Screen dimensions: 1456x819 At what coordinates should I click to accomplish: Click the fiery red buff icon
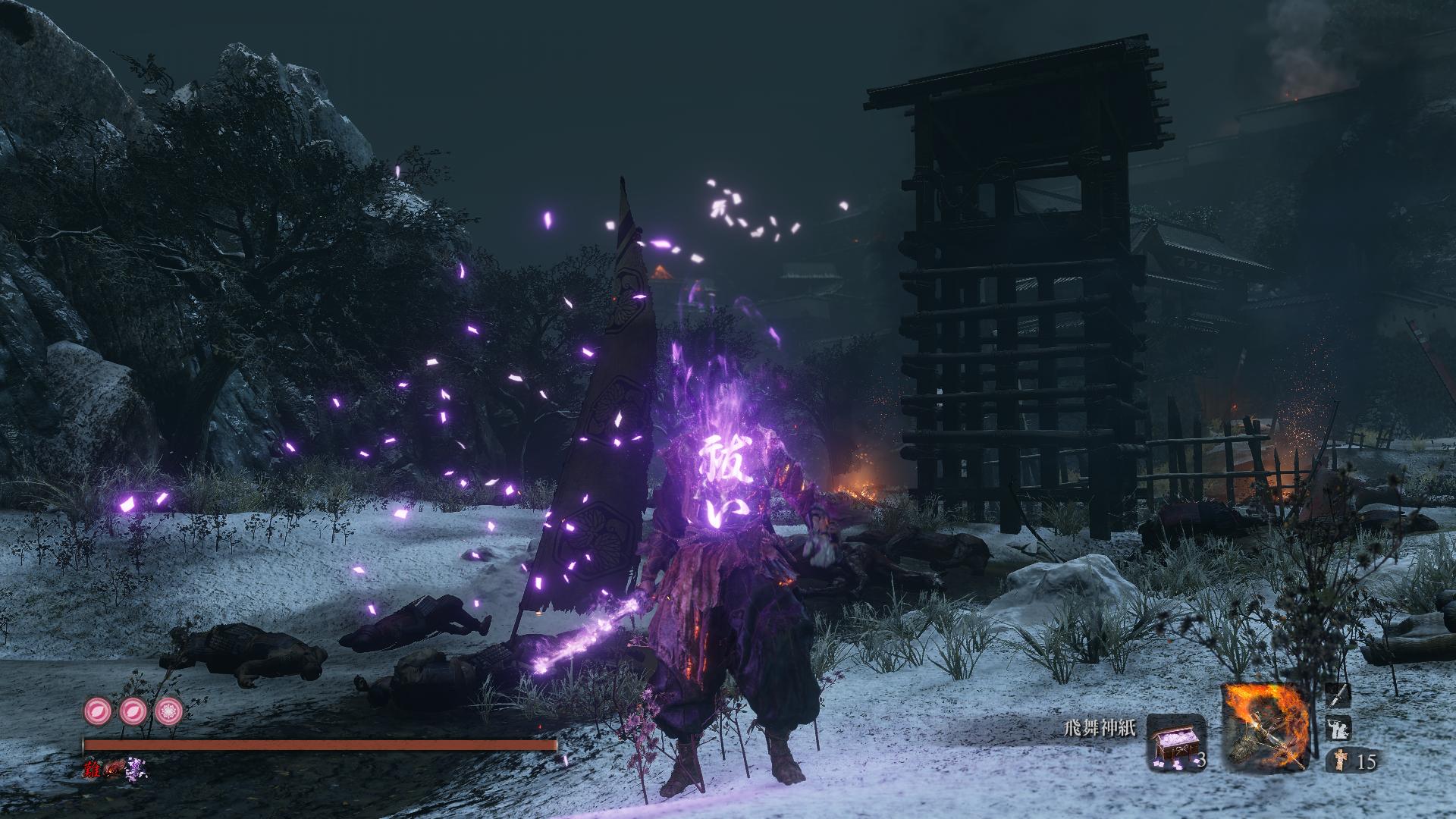pos(115,769)
